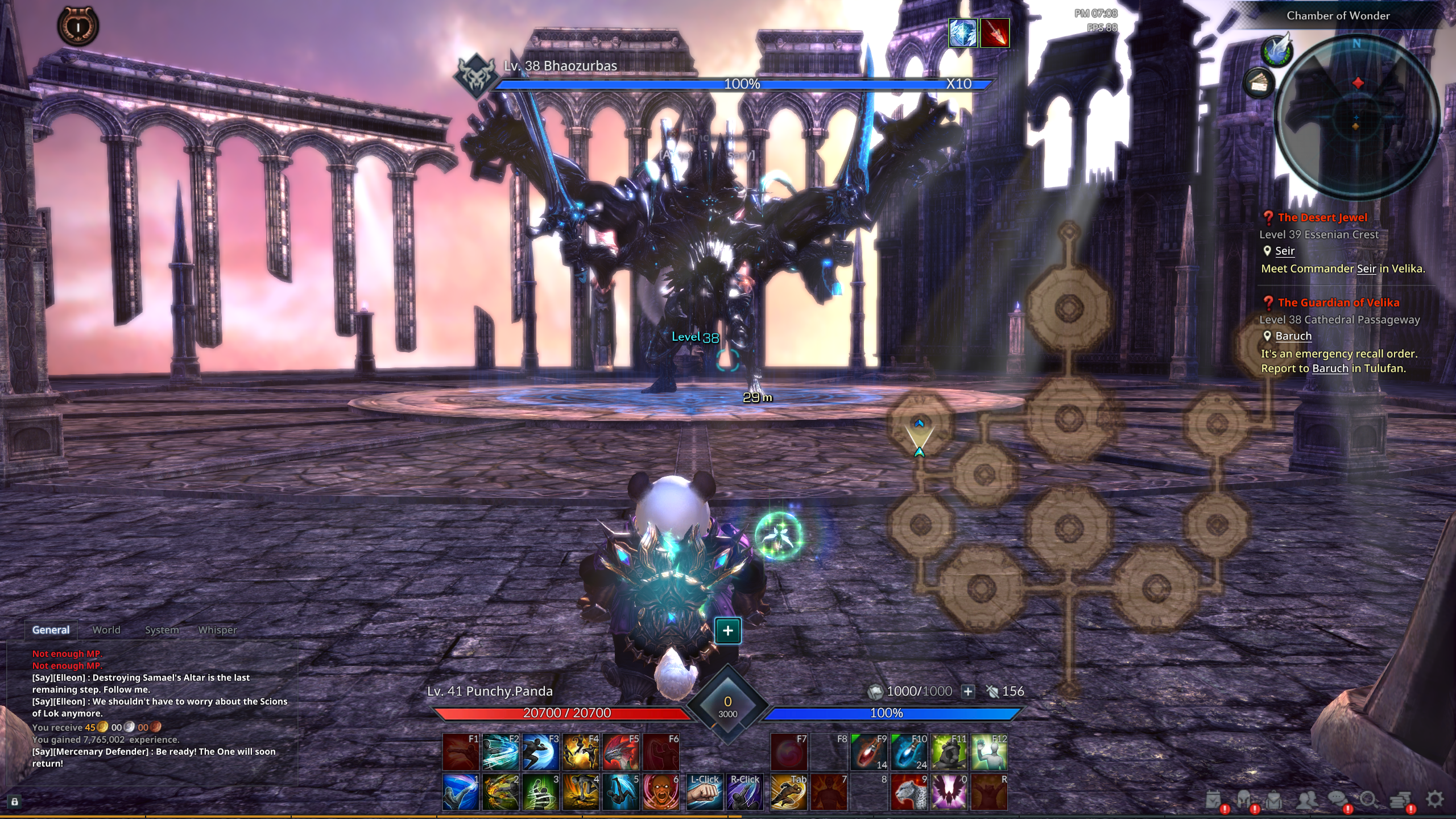Trigger the L-Click fist punch skill
1456x819 pixels.
click(704, 792)
